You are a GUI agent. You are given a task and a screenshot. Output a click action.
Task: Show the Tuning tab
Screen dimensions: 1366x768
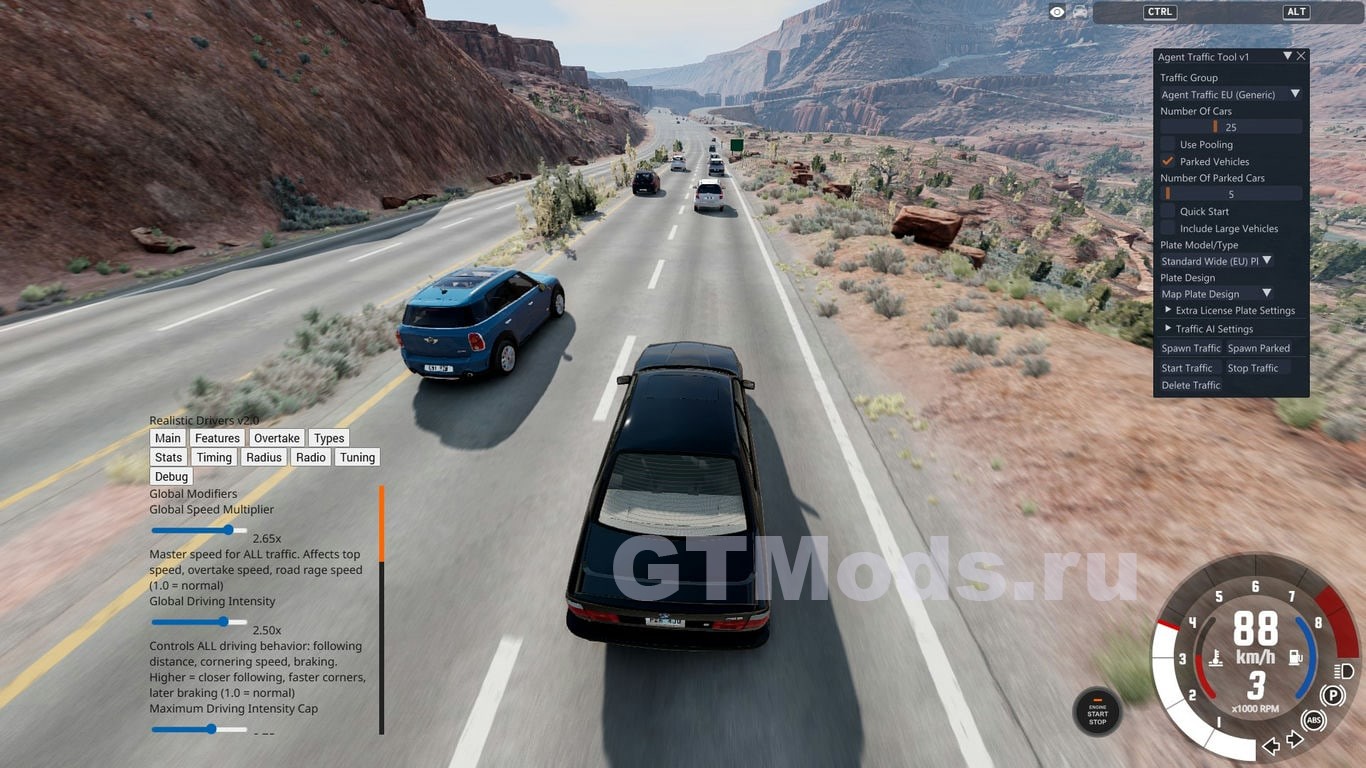[x=357, y=457]
